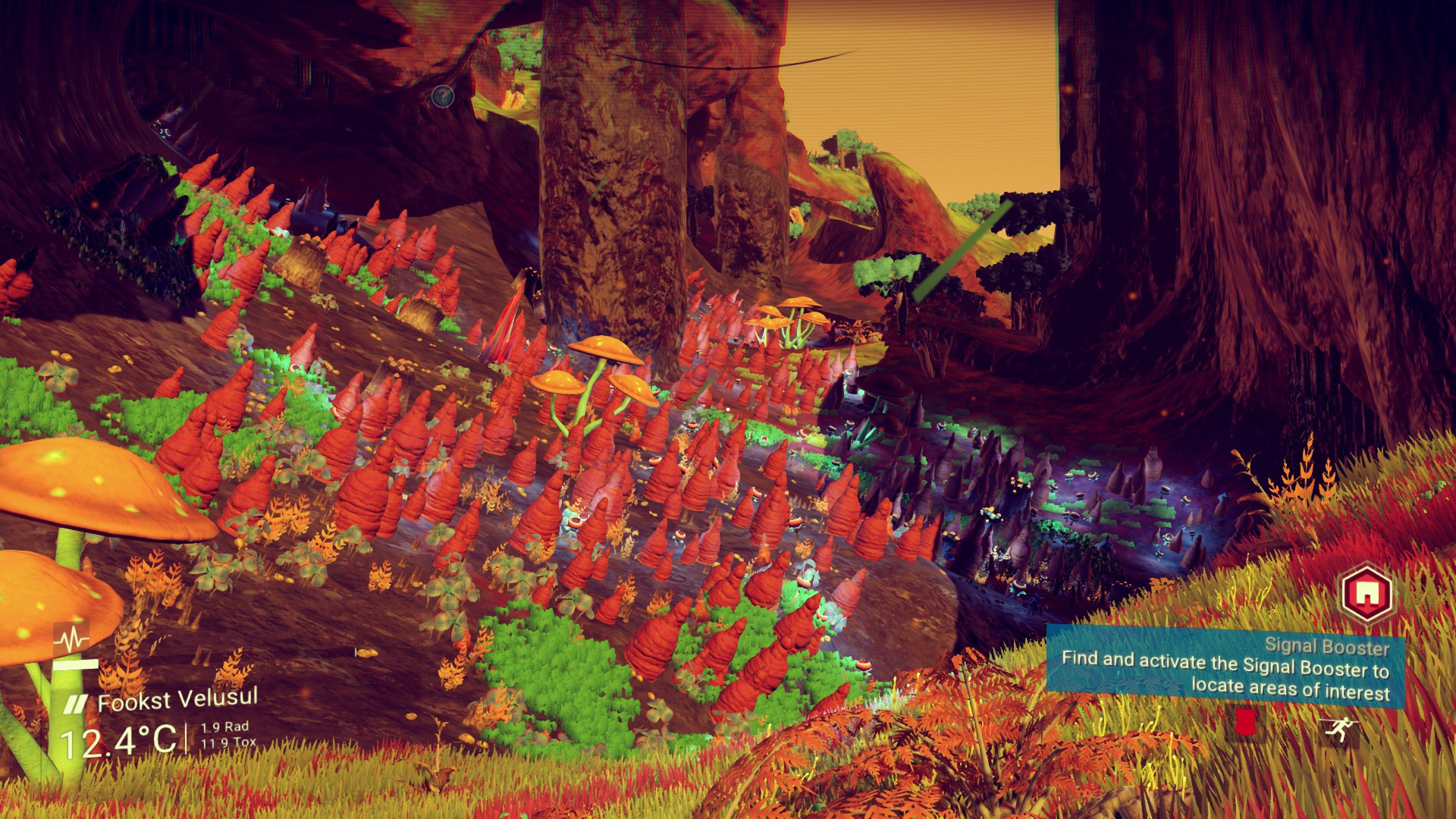The width and height of the screenshot is (1456, 819).
Task: Select the question mark waypoint marker
Action: tap(442, 96)
